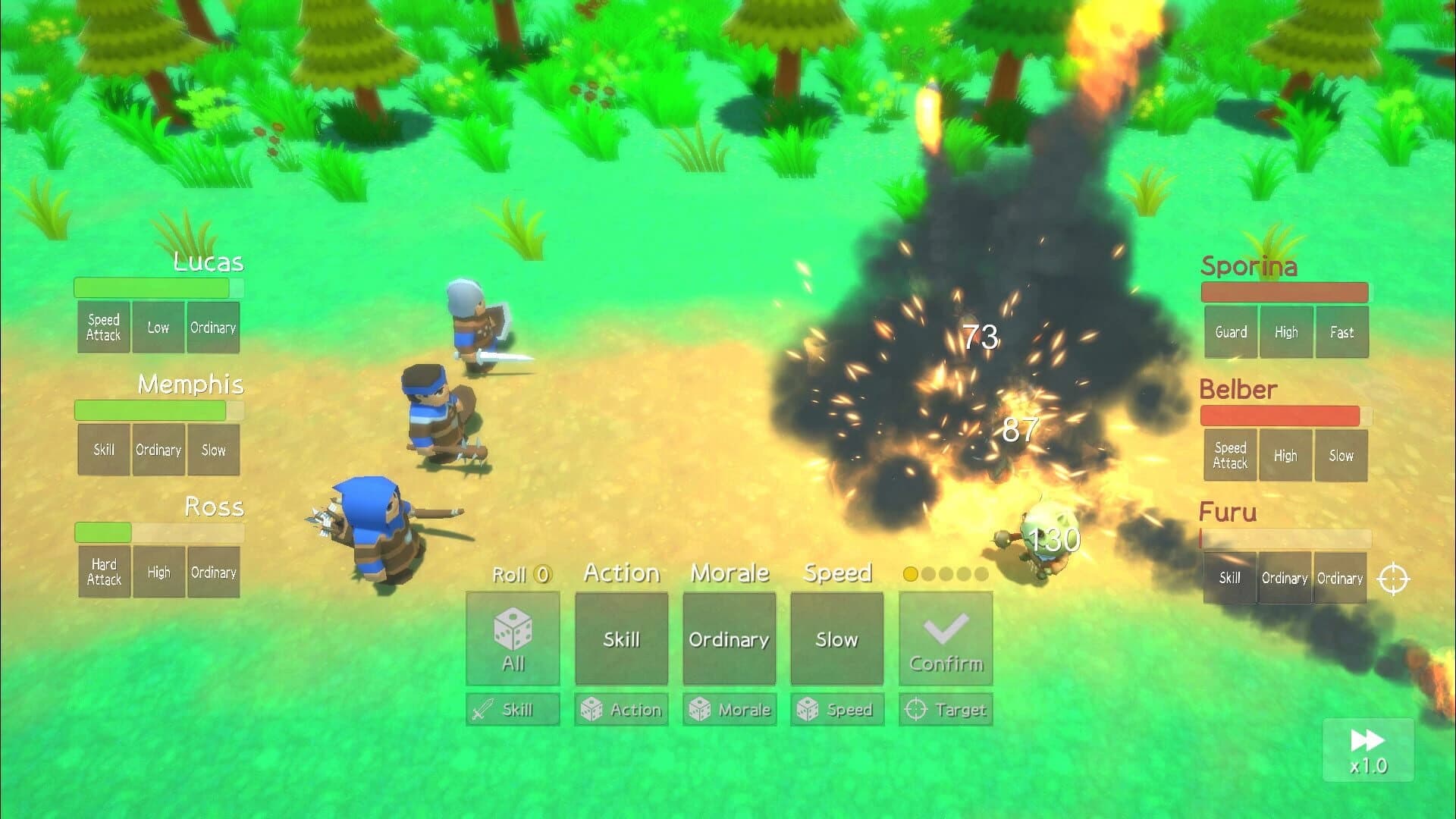Select the first dot of the page indicator
The height and width of the screenshot is (819, 1456).
tap(909, 575)
